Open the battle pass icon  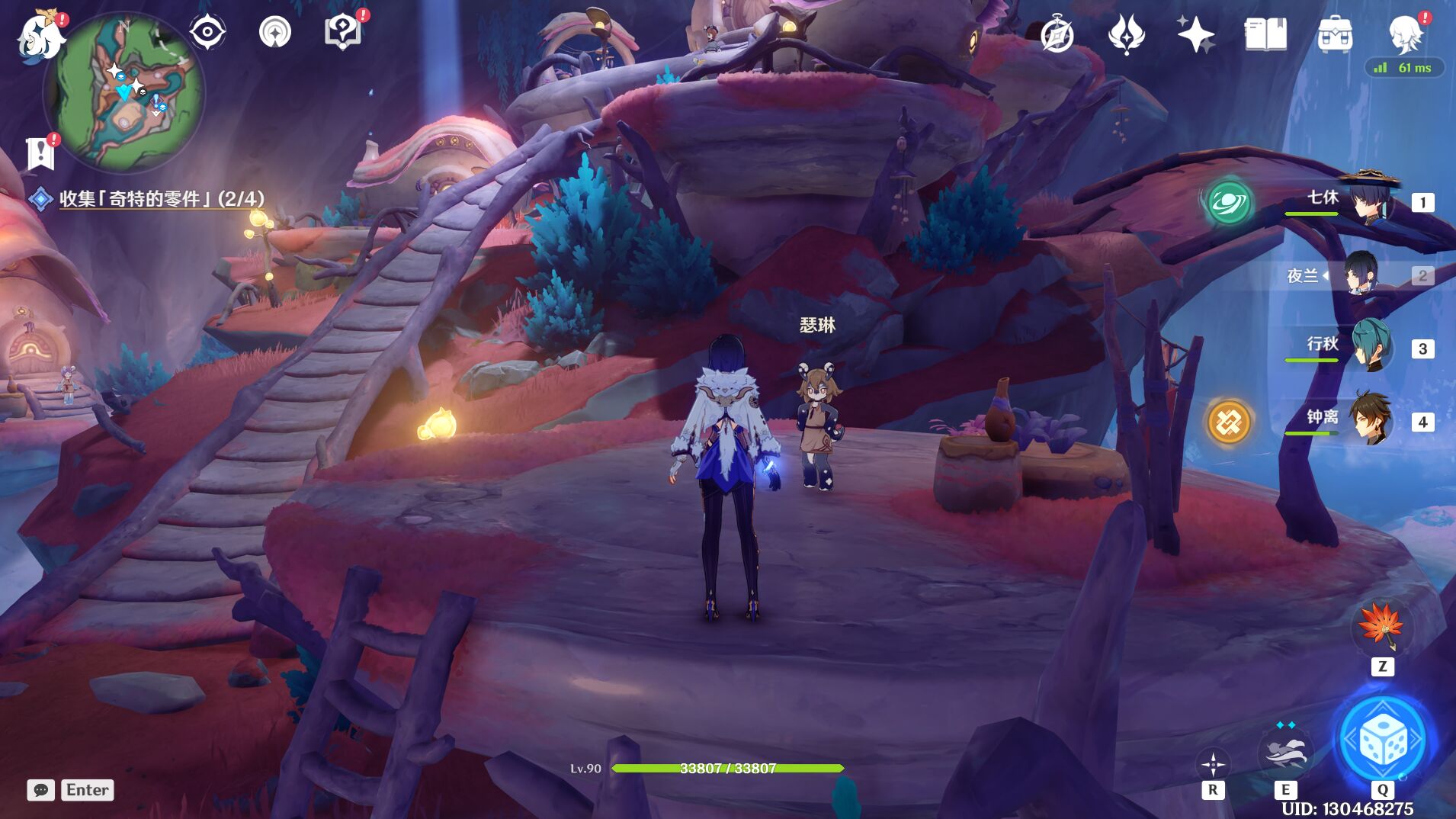point(1126,34)
